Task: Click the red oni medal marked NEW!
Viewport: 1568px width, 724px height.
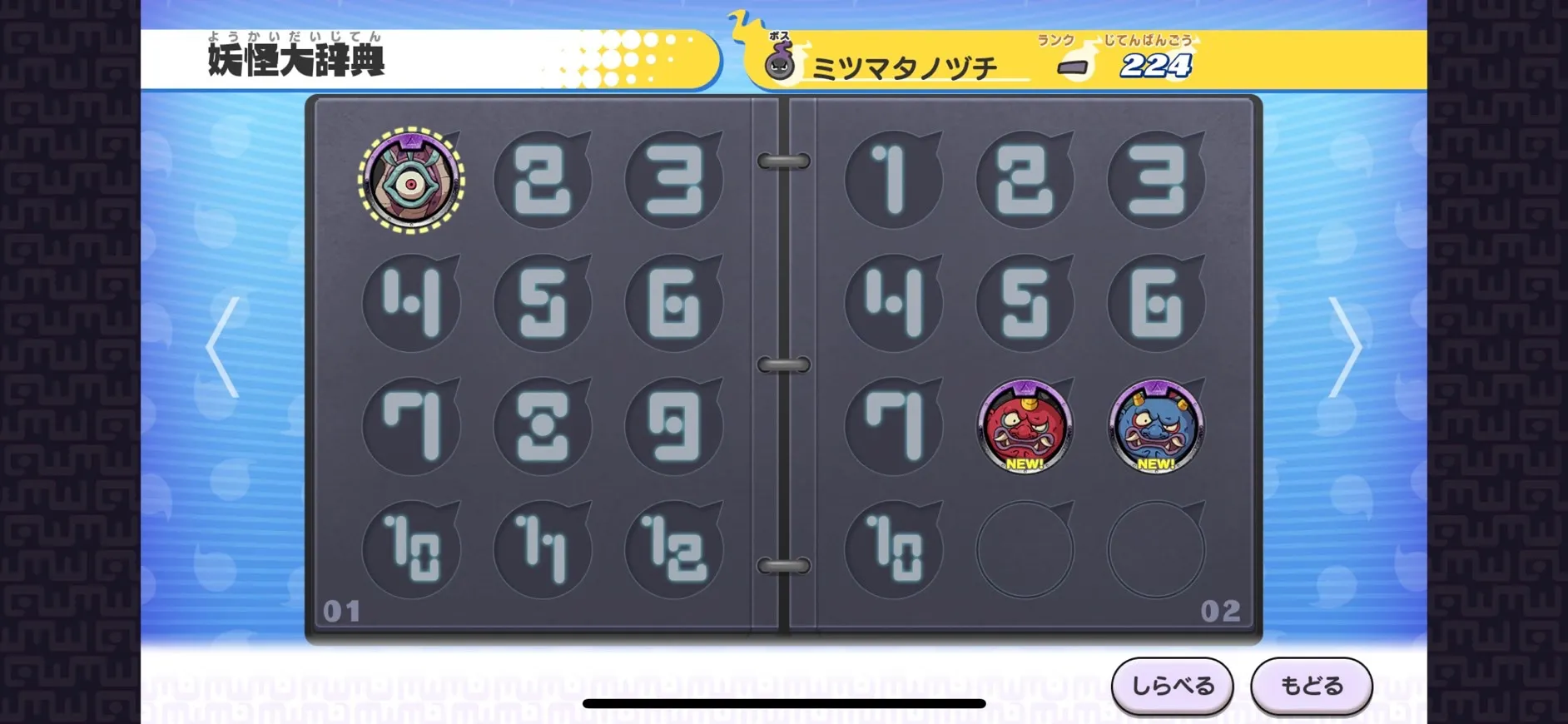Action: tap(1025, 427)
